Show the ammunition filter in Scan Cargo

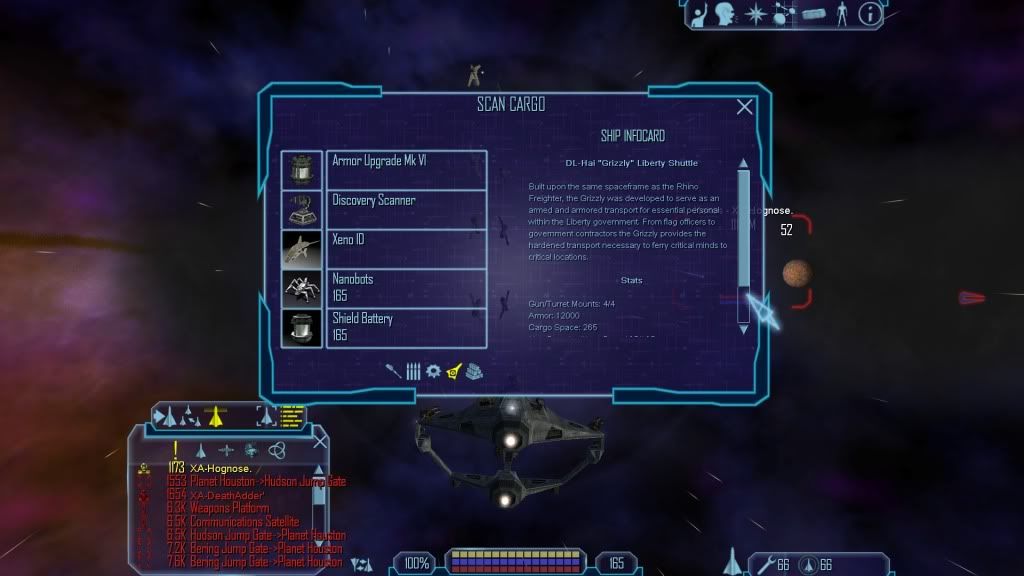pos(413,370)
